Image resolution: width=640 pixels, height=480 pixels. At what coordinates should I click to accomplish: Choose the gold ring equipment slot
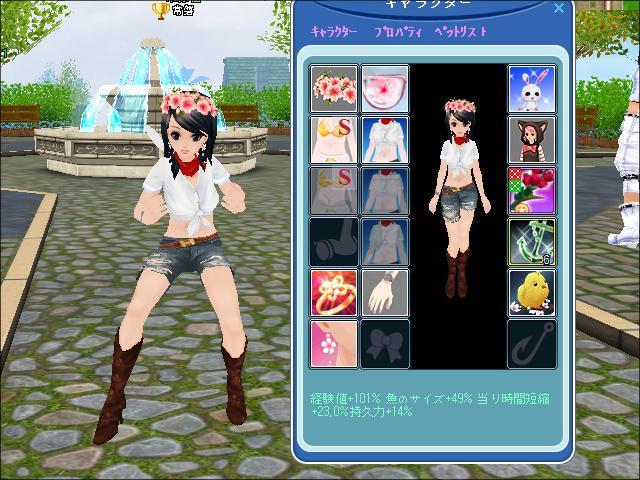pyautogui.click(x=334, y=291)
